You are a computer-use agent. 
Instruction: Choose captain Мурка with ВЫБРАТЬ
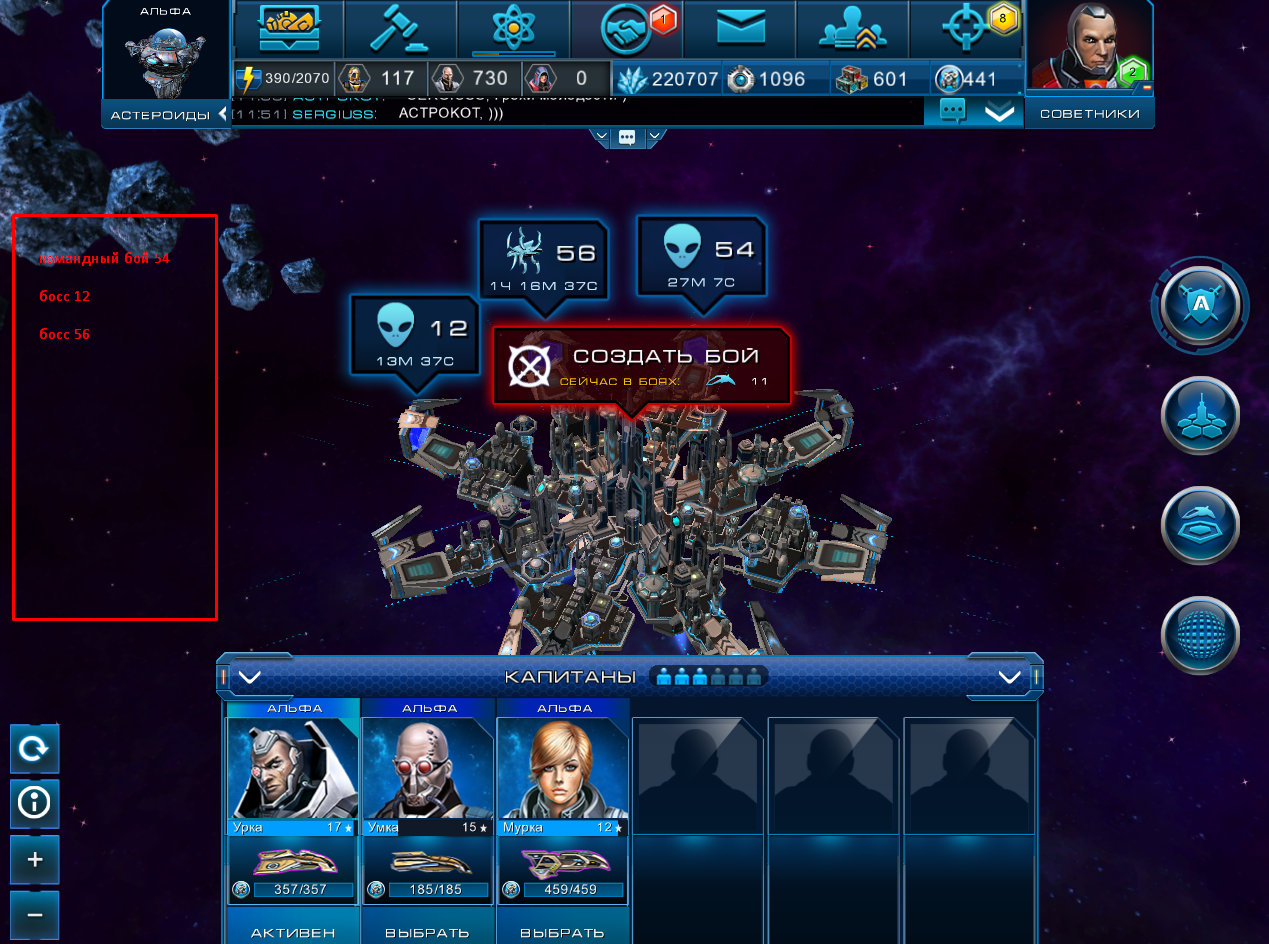click(x=562, y=932)
